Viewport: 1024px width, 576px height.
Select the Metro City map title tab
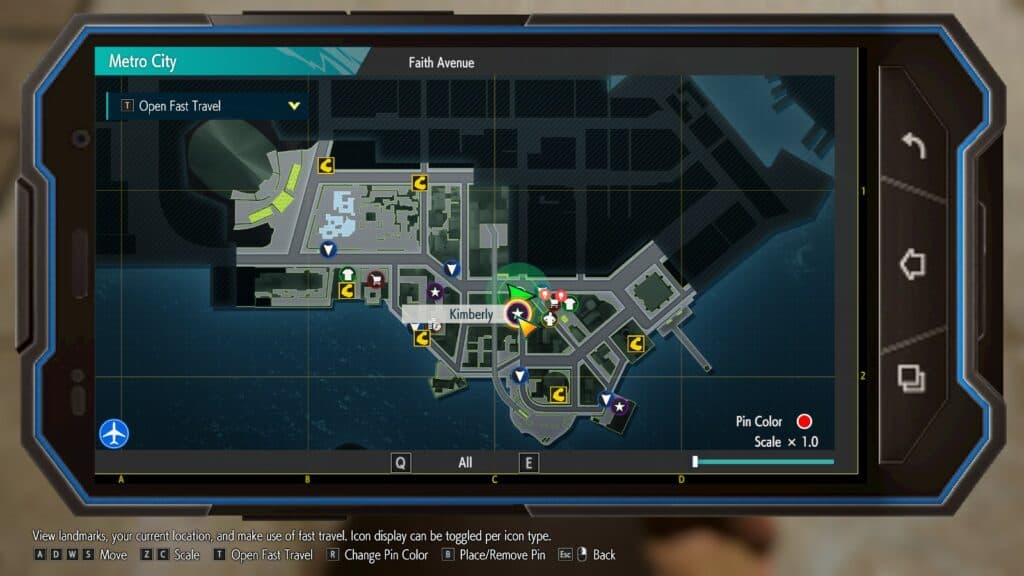(x=143, y=62)
